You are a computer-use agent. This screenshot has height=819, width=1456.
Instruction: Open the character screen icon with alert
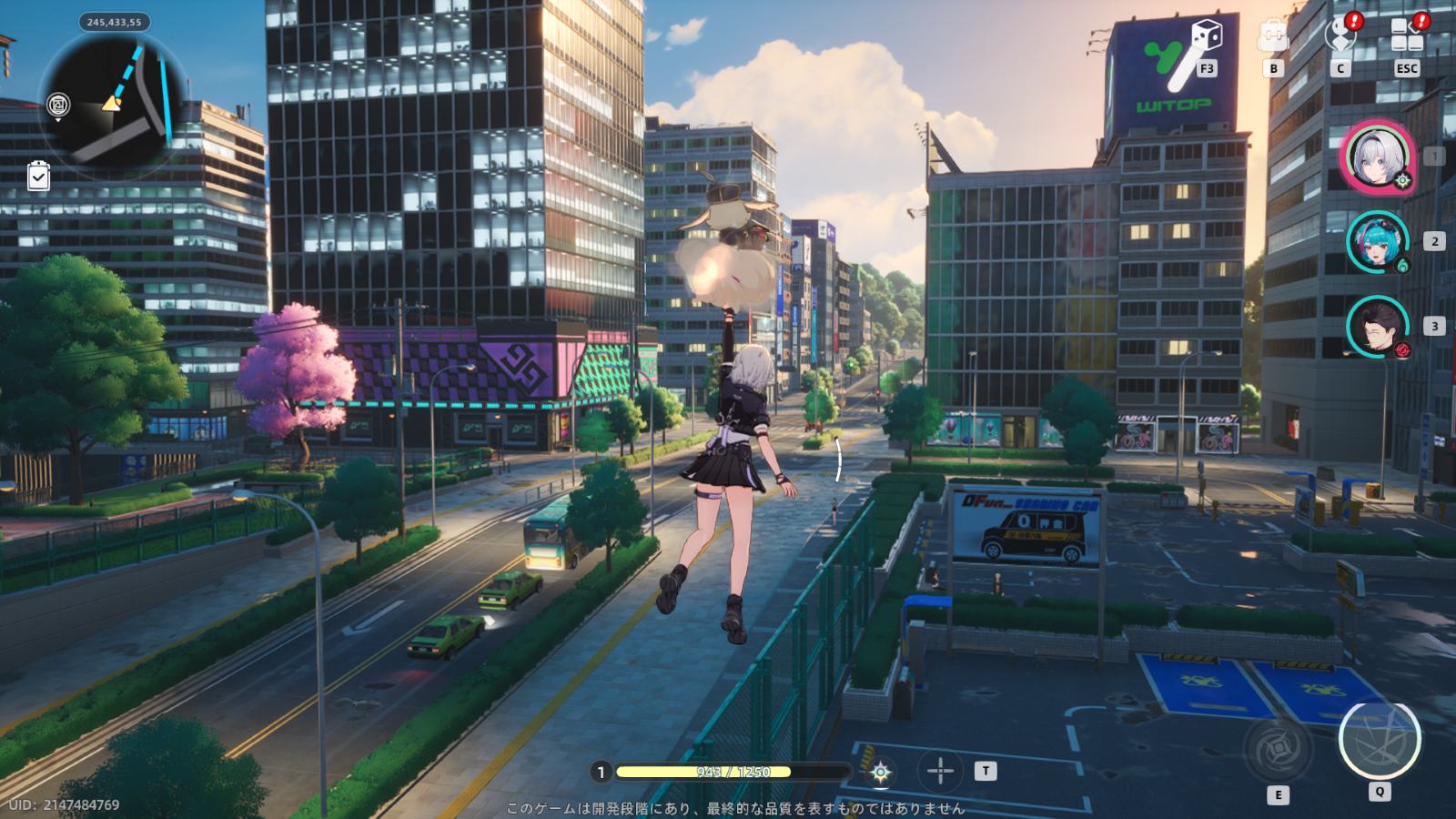point(1340,35)
